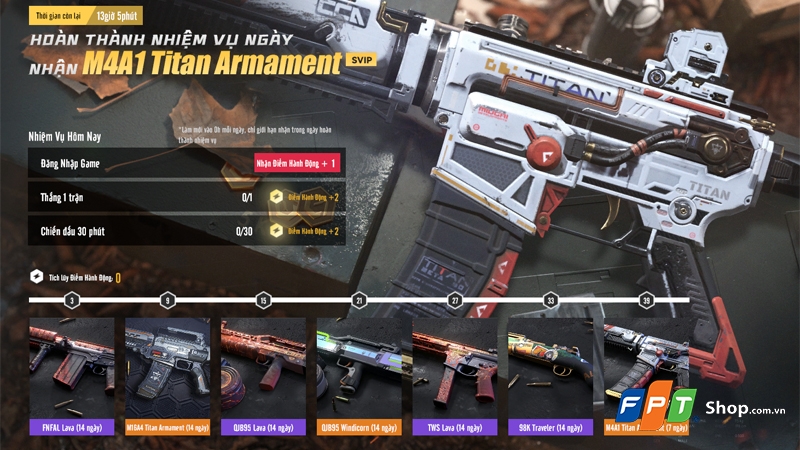This screenshot has width=800, height=450.
Task: Click the +2 points button for Thắng 1 trận
Action: point(303,198)
